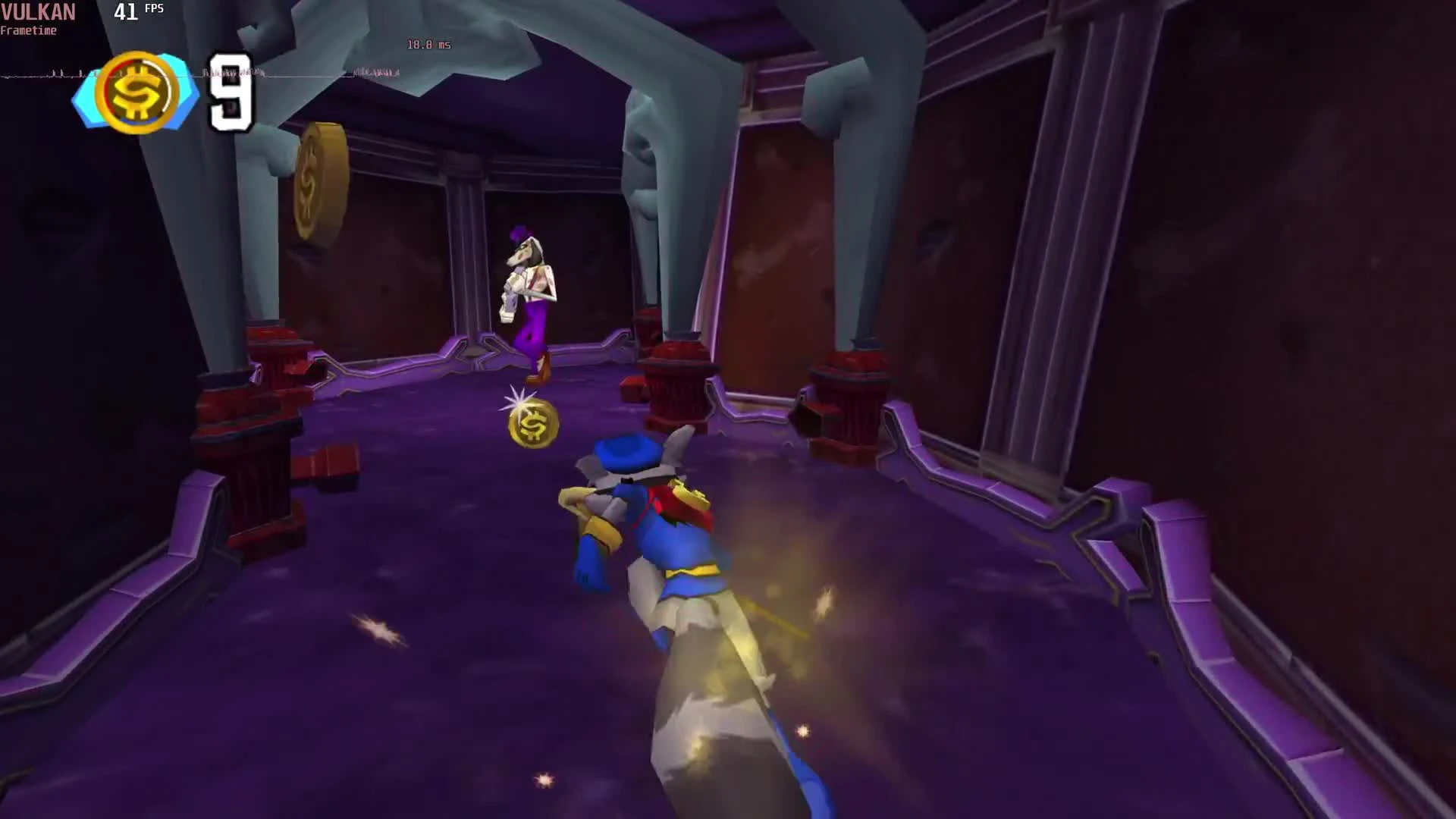The width and height of the screenshot is (1456, 819).
Task: Click the sparkling coin on the floor
Action: click(x=531, y=422)
